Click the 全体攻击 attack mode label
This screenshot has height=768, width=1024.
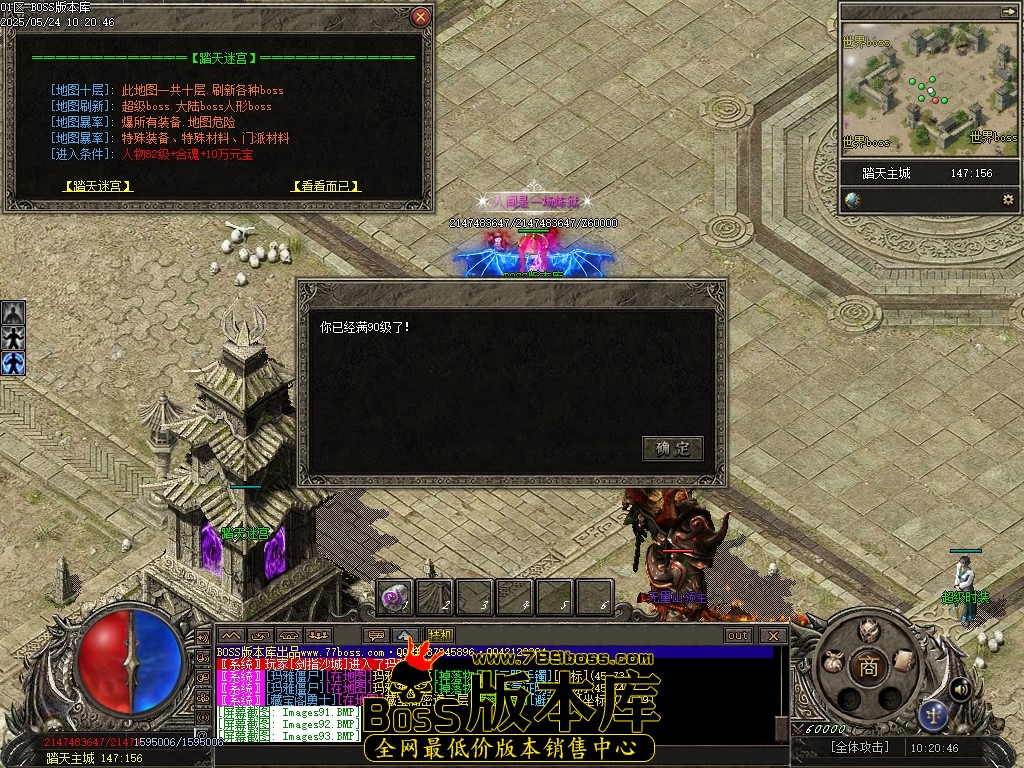(x=862, y=747)
